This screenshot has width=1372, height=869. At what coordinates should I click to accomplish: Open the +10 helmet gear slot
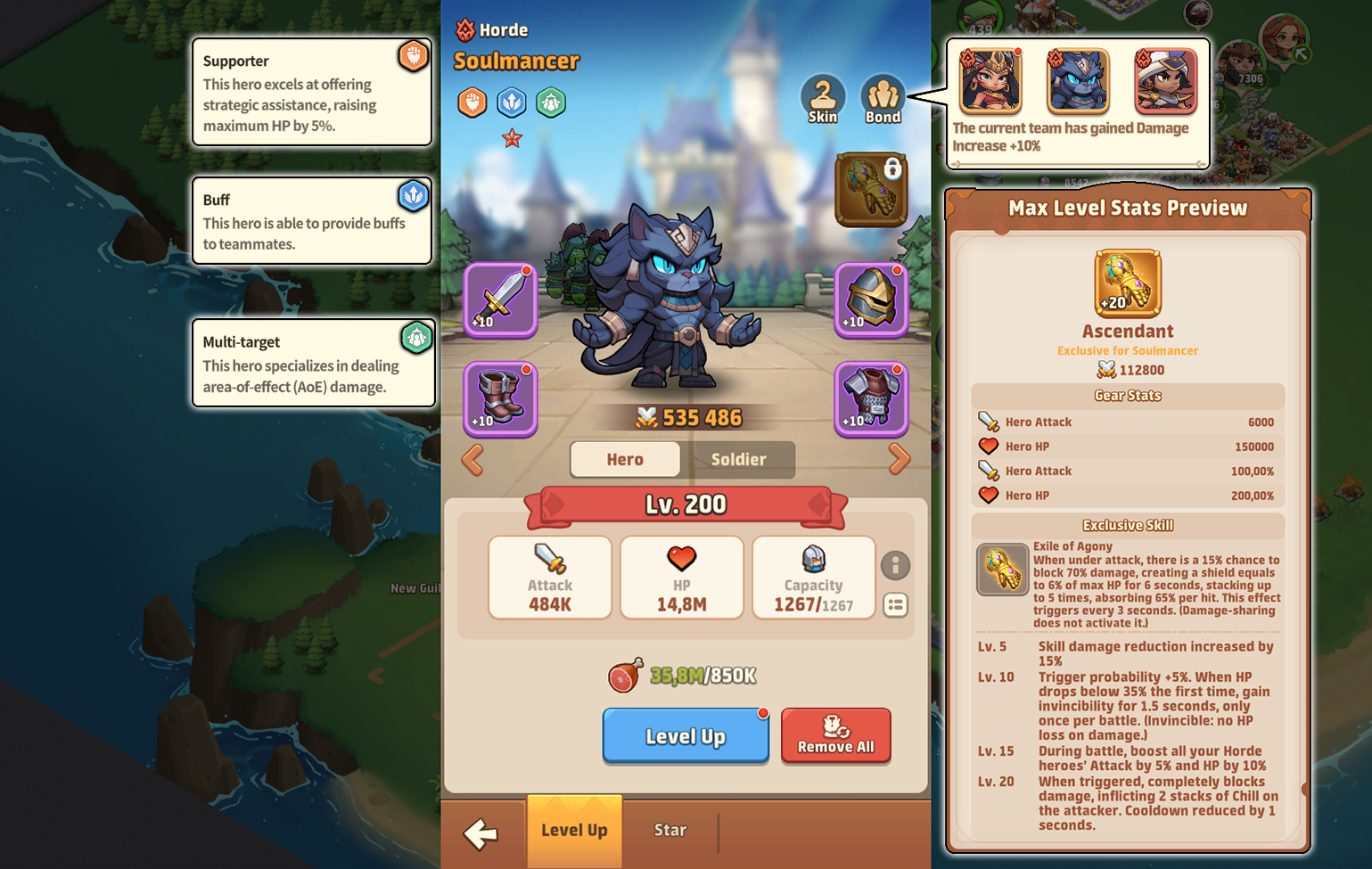click(x=871, y=299)
